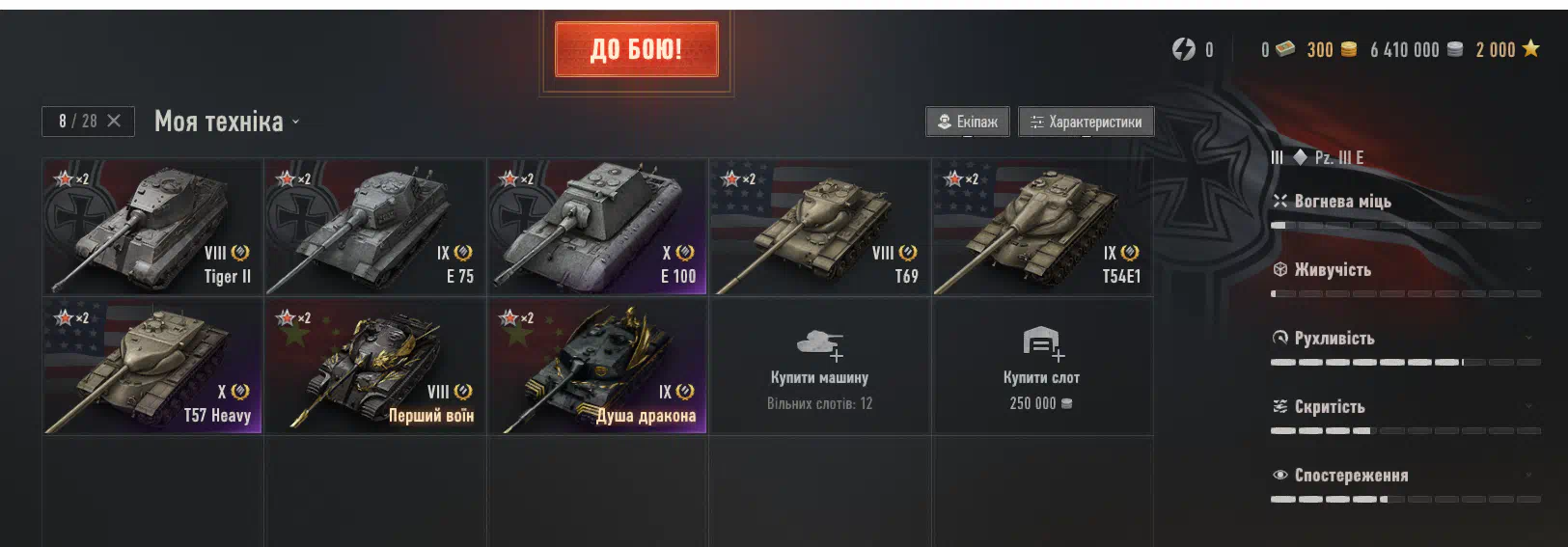Select the Перший воїн tank card

pos(375,366)
